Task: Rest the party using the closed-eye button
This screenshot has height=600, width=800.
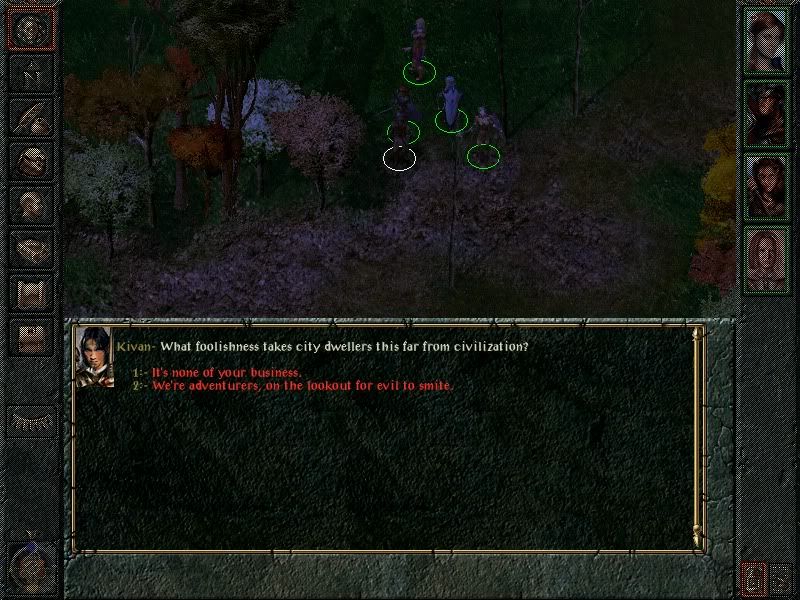Action: (30, 421)
